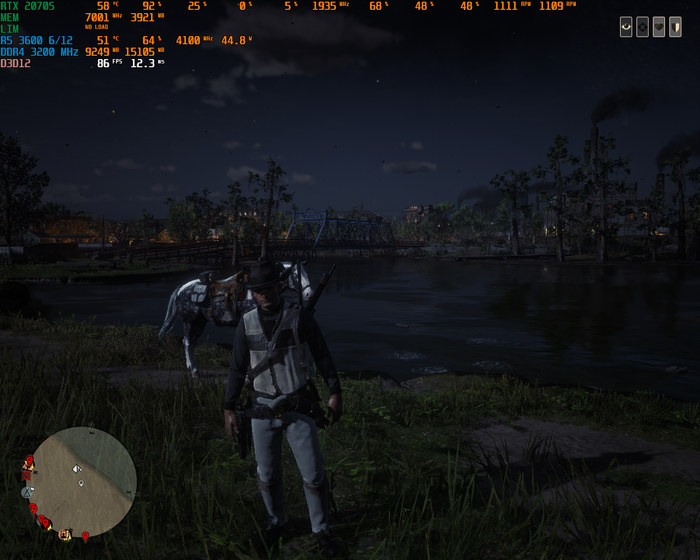
Task: Select the eye card icon
Action: click(x=627, y=27)
